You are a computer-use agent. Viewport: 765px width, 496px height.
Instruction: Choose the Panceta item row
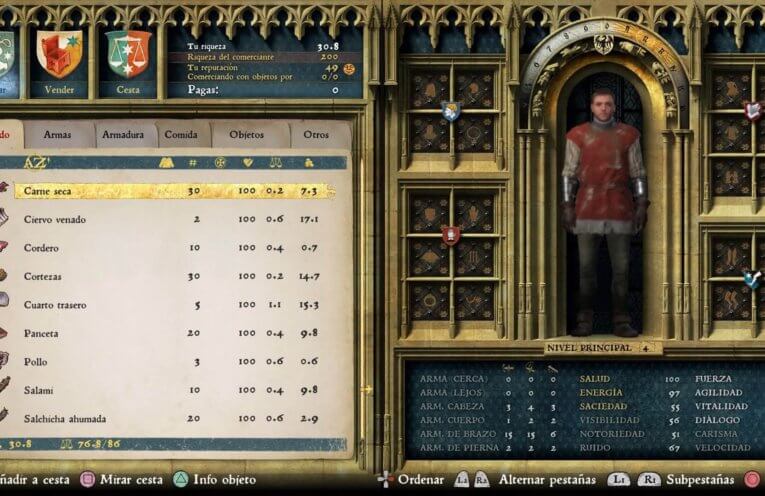170,333
